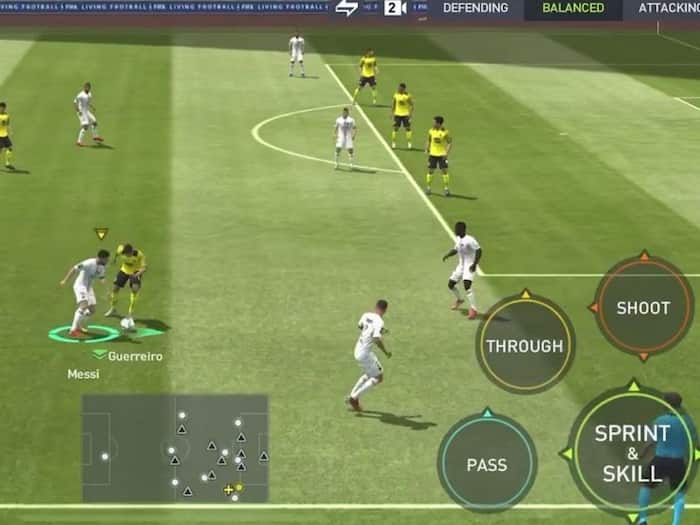The image size is (700, 525).
Task: Tap the Pass button
Action: [x=486, y=464]
